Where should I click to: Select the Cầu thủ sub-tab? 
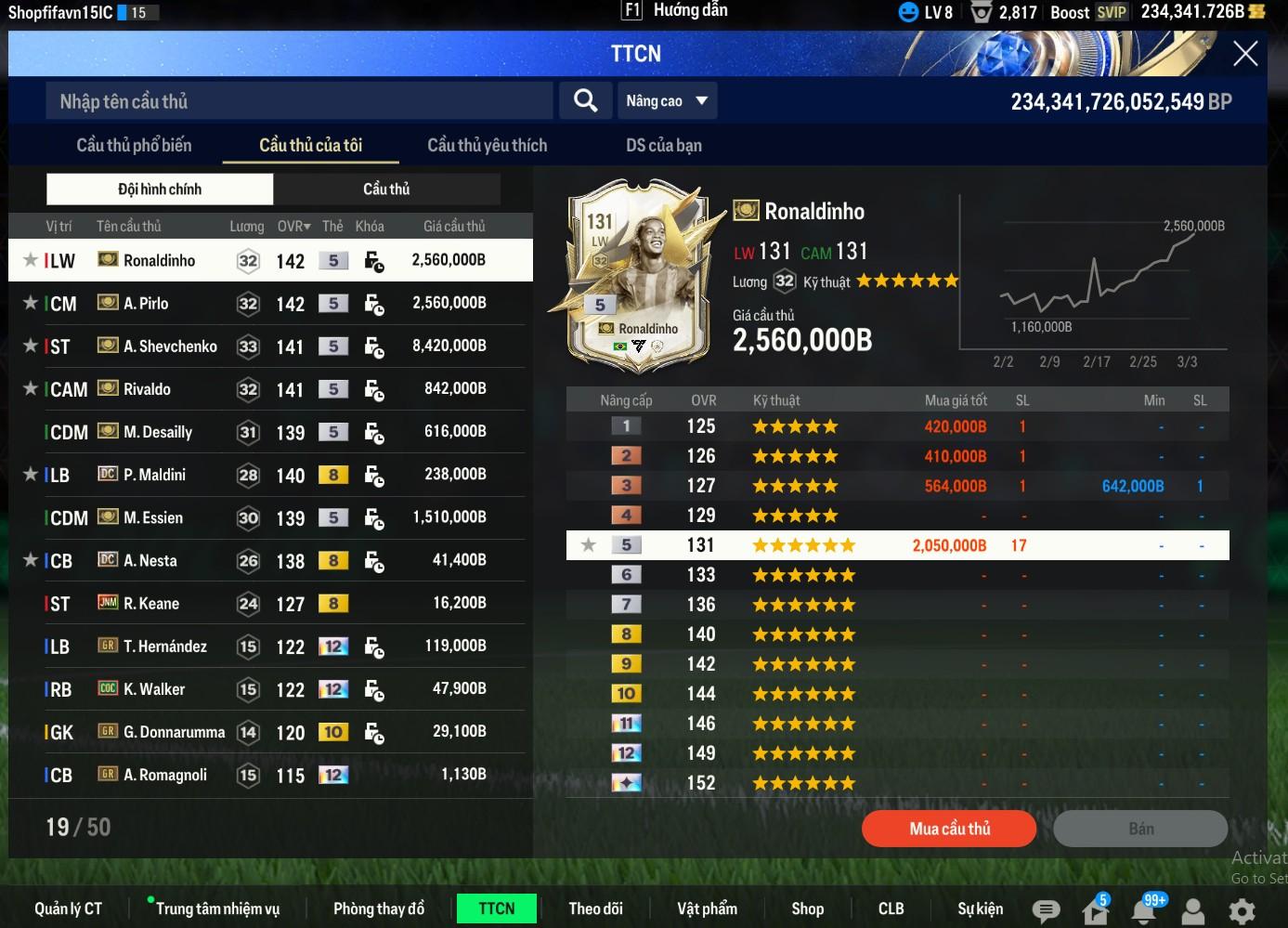coord(386,190)
